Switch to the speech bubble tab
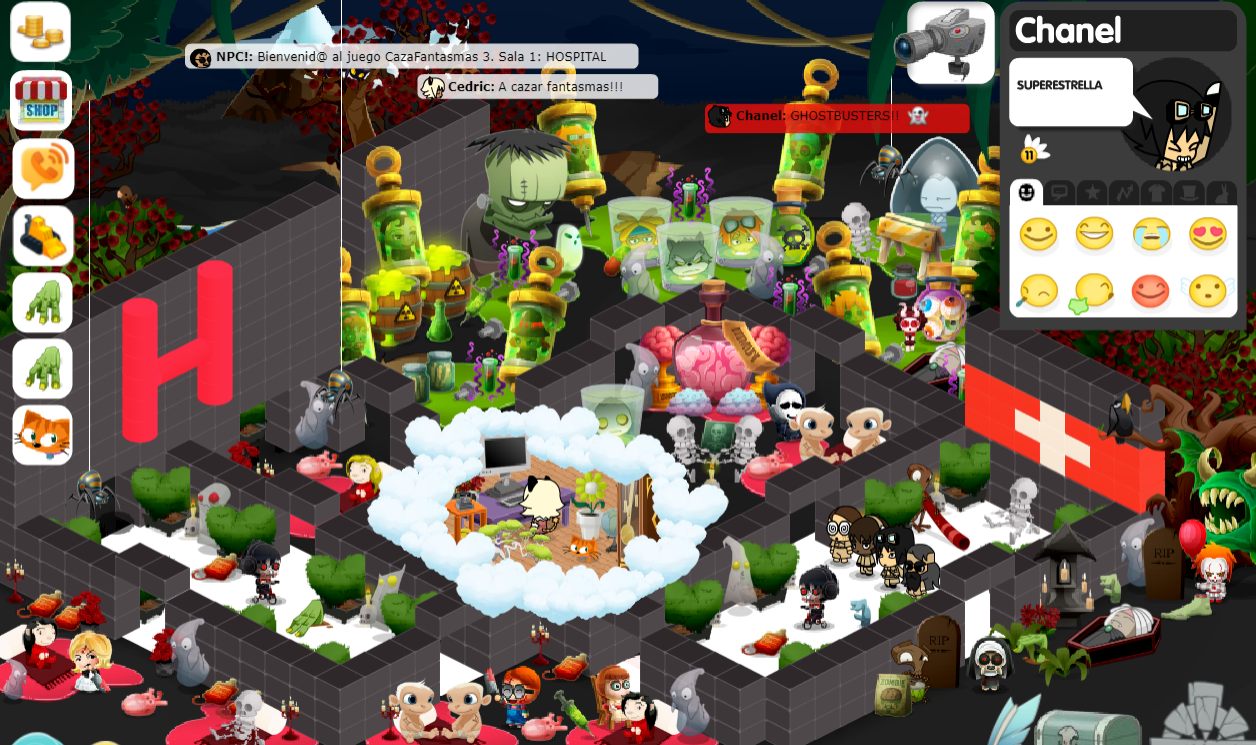 (1059, 192)
